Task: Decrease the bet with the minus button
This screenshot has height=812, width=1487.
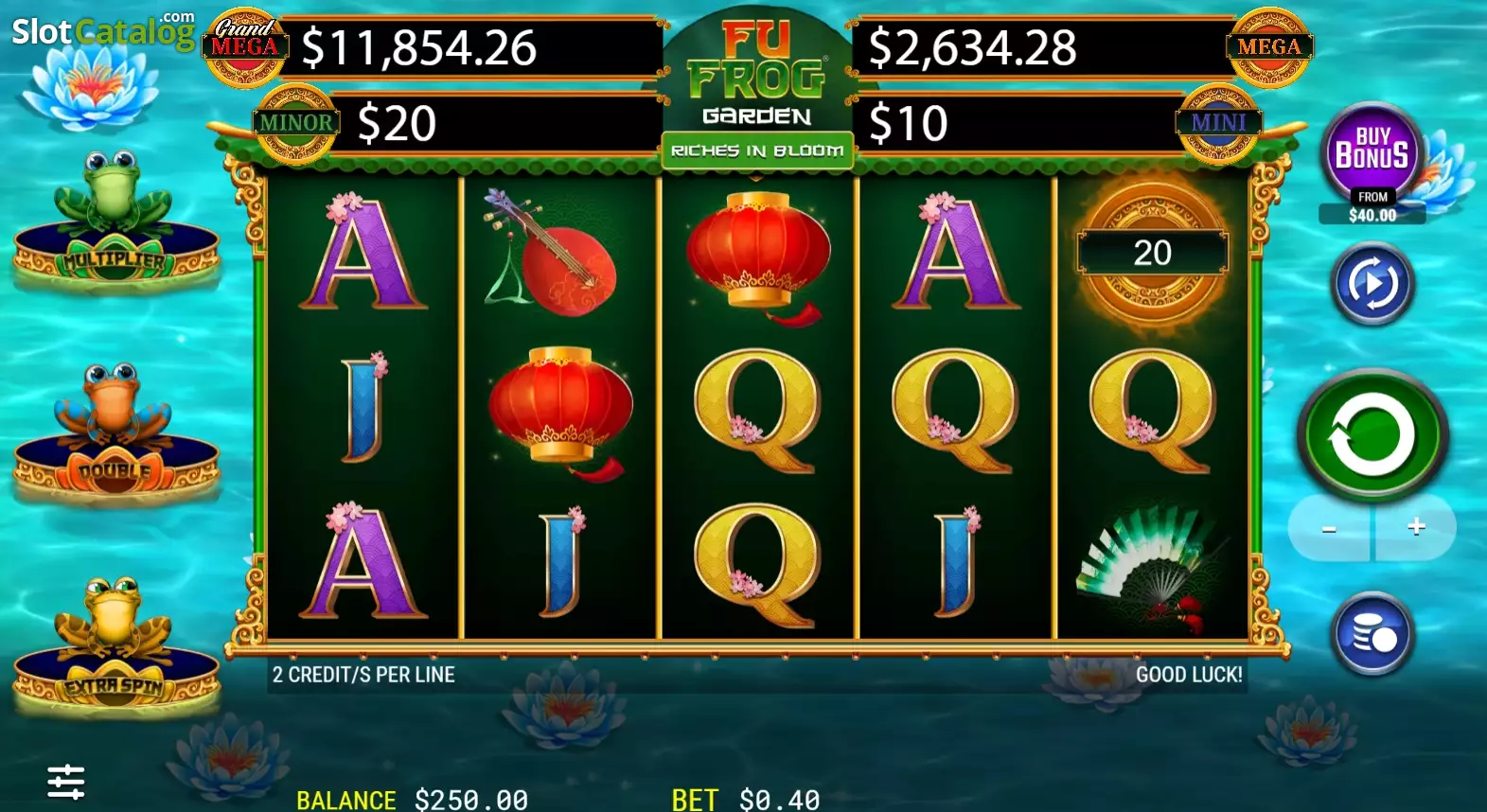Action: [x=1329, y=528]
